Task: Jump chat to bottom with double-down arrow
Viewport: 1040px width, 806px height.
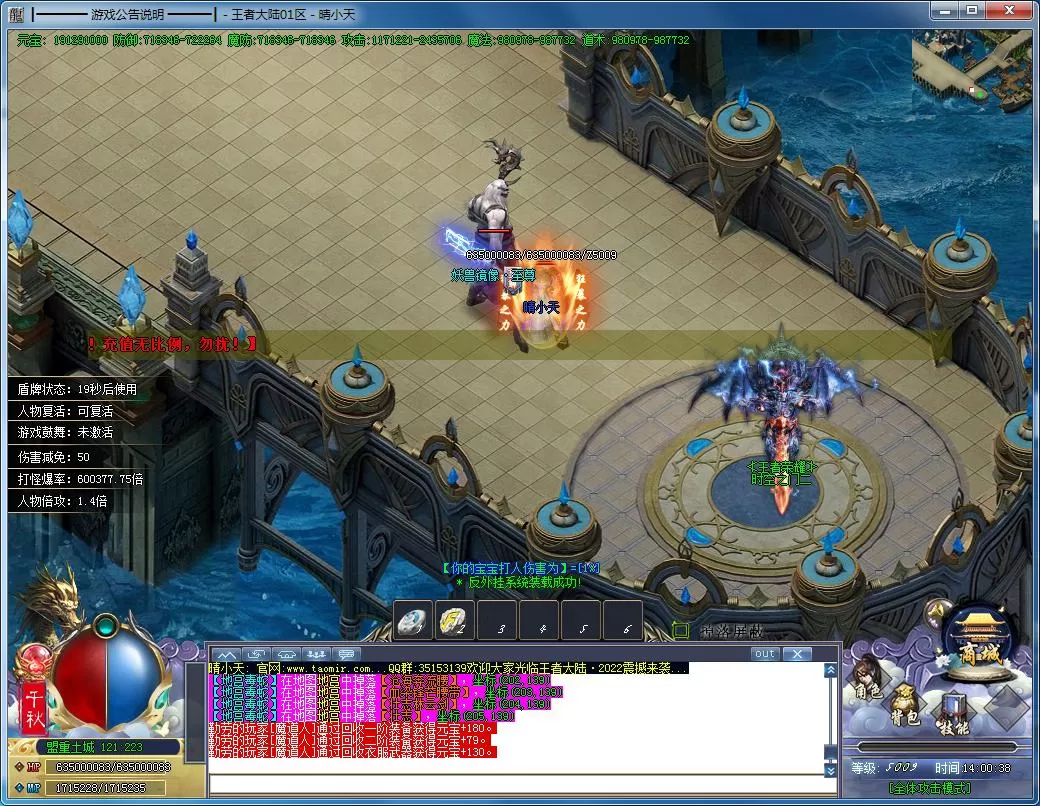Action: tap(830, 771)
